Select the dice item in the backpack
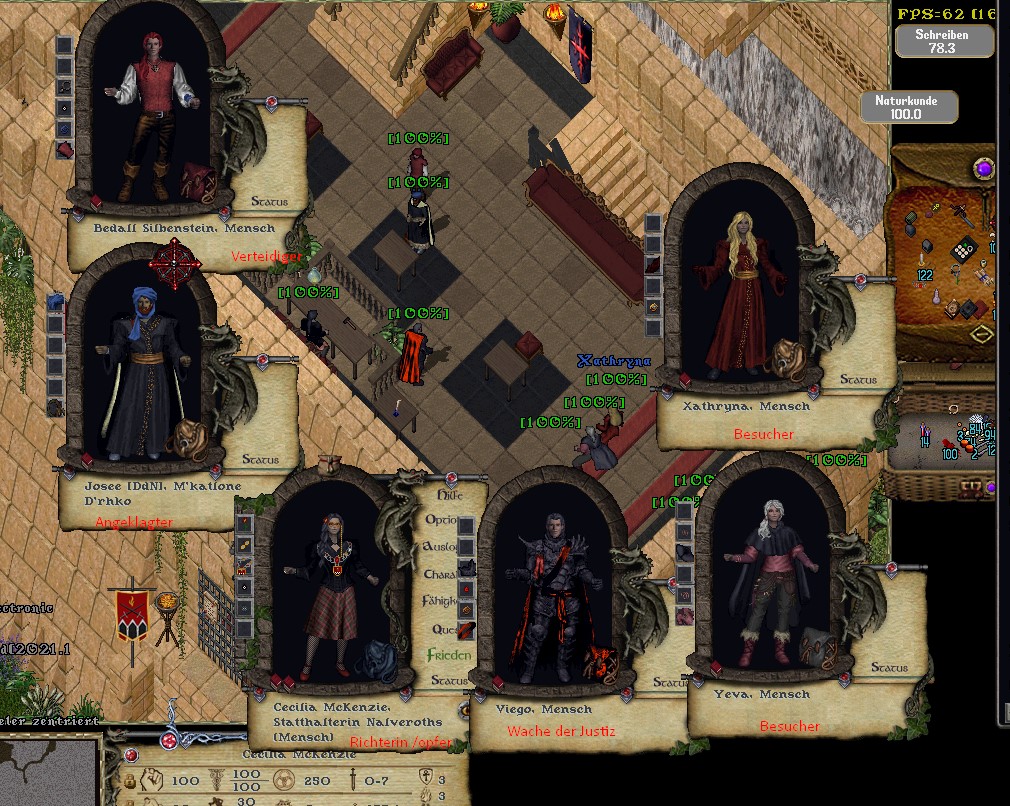Image resolution: width=1010 pixels, height=806 pixels. (x=962, y=249)
